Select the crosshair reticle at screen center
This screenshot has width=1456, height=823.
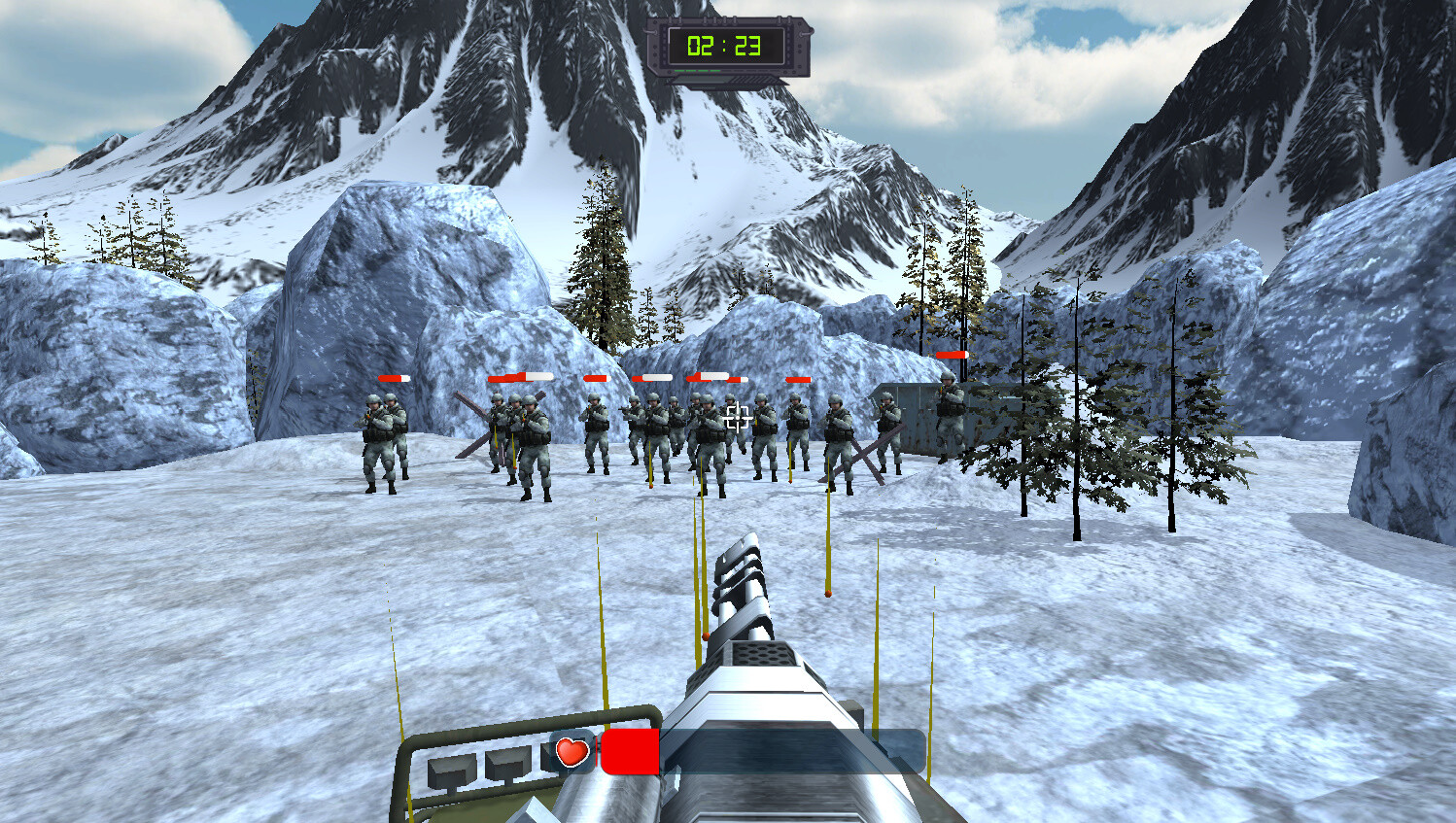[x=736, y=416]
